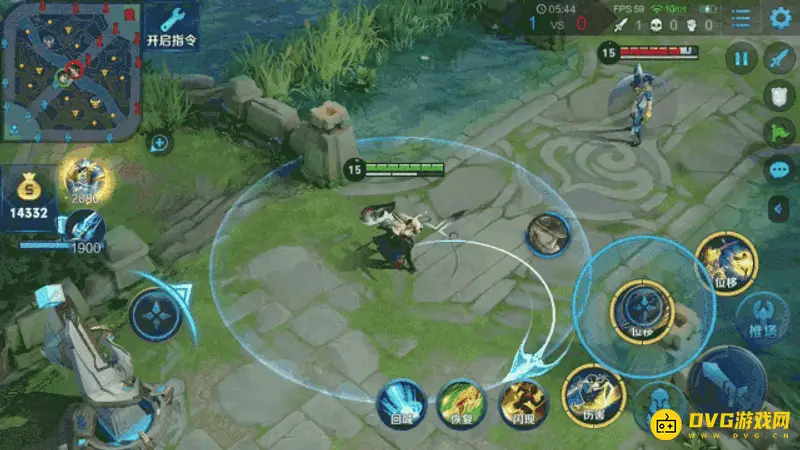Open the chat bubble button
This screenshot has width=800, height=450.
(x=779, y=170)
